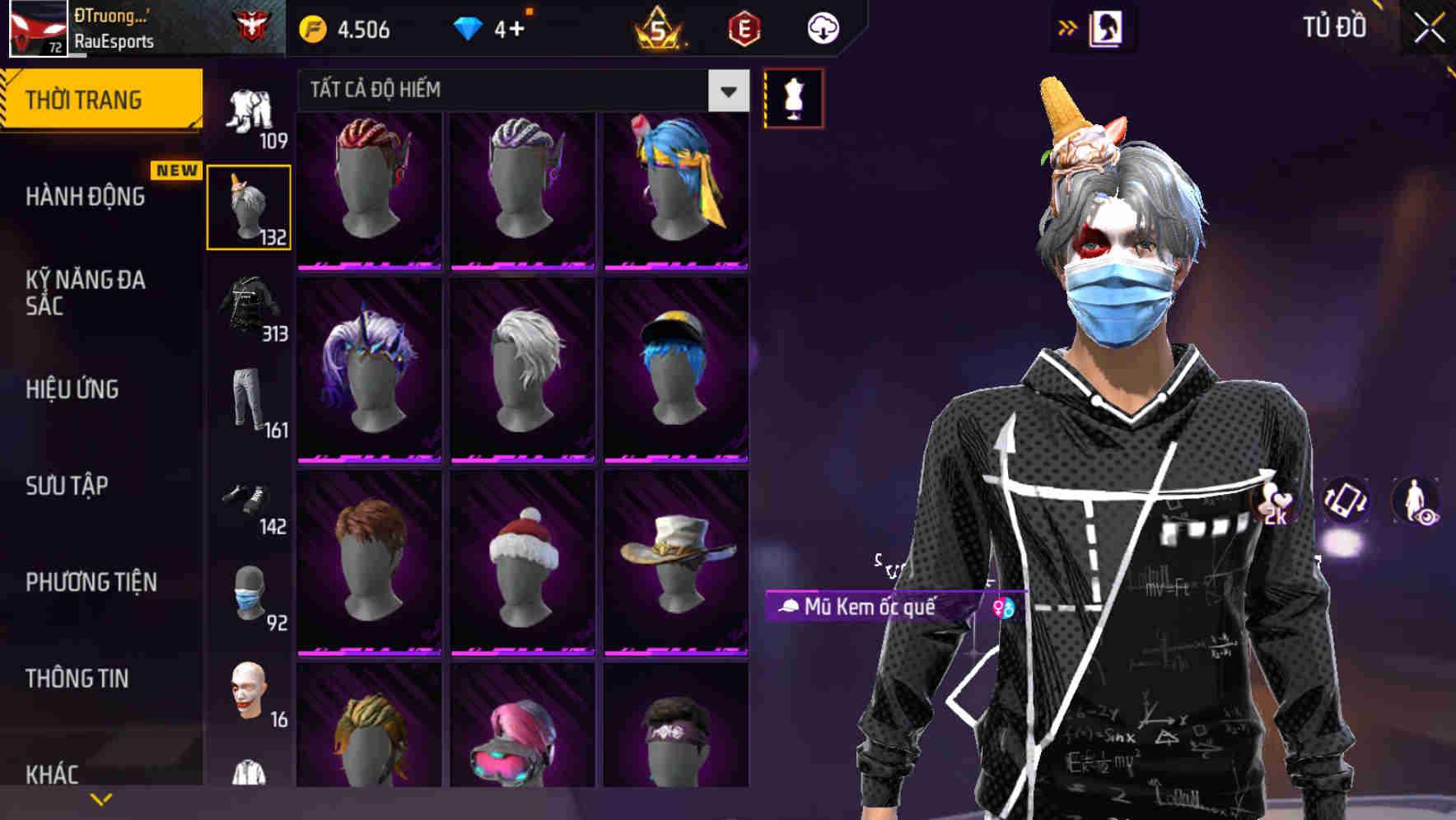1456x820 pixels.
Task: Click the gloves category with 142 items
Action: click(250, 498)
